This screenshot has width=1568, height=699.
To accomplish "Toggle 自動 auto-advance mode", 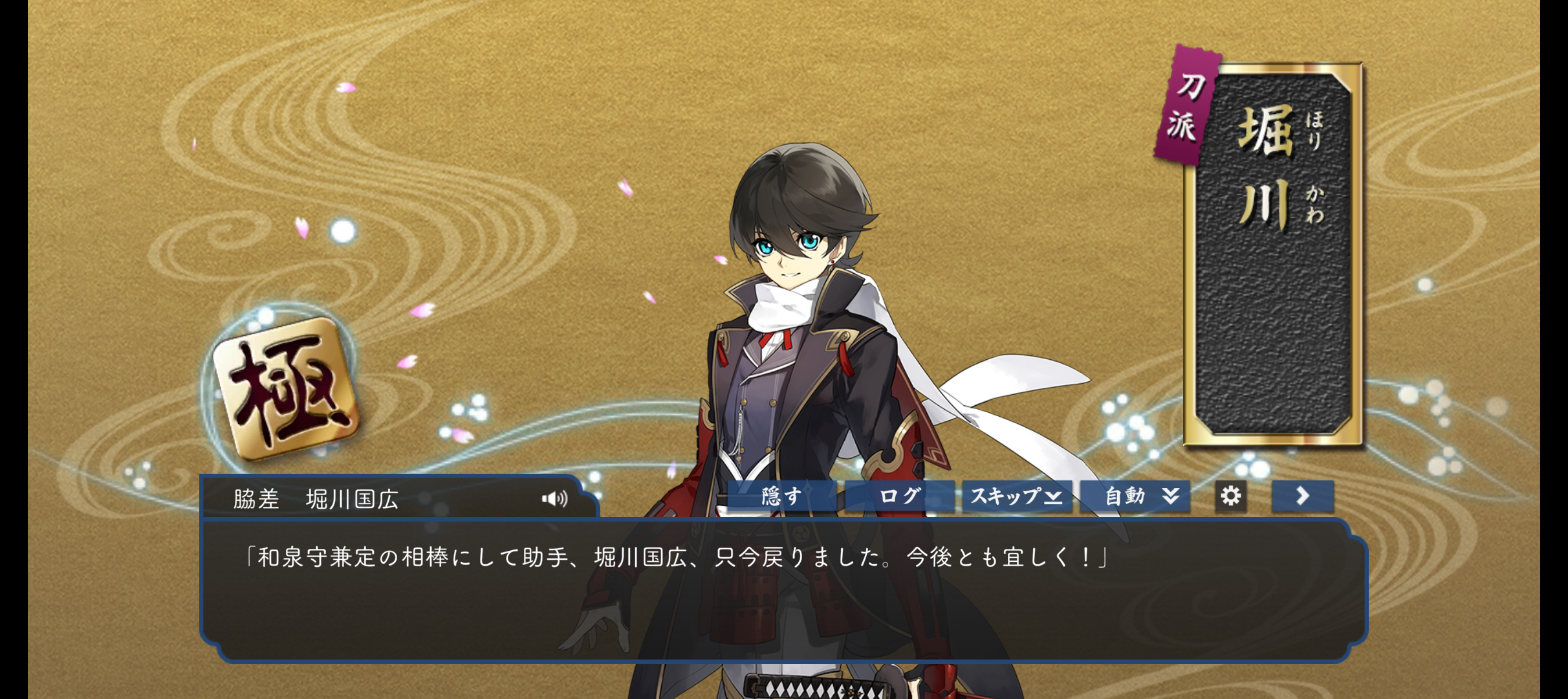I will point(1135,496).
